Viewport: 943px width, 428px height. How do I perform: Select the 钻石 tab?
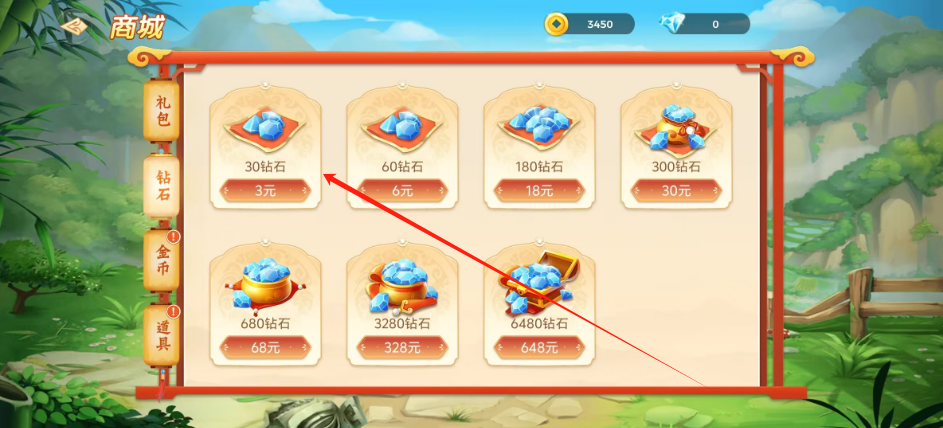162,184
